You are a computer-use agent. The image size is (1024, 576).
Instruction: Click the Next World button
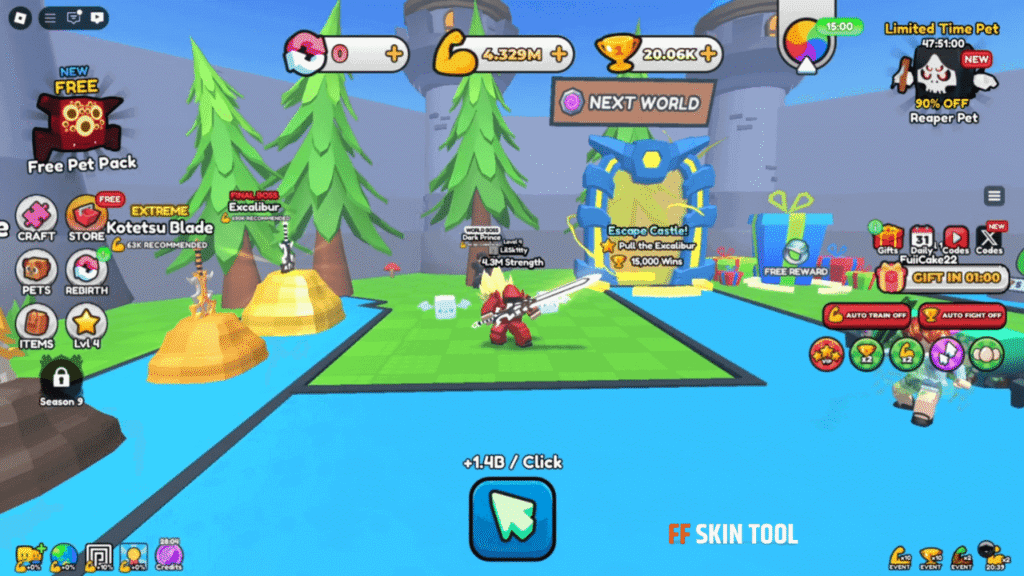(x=632, y=102)
